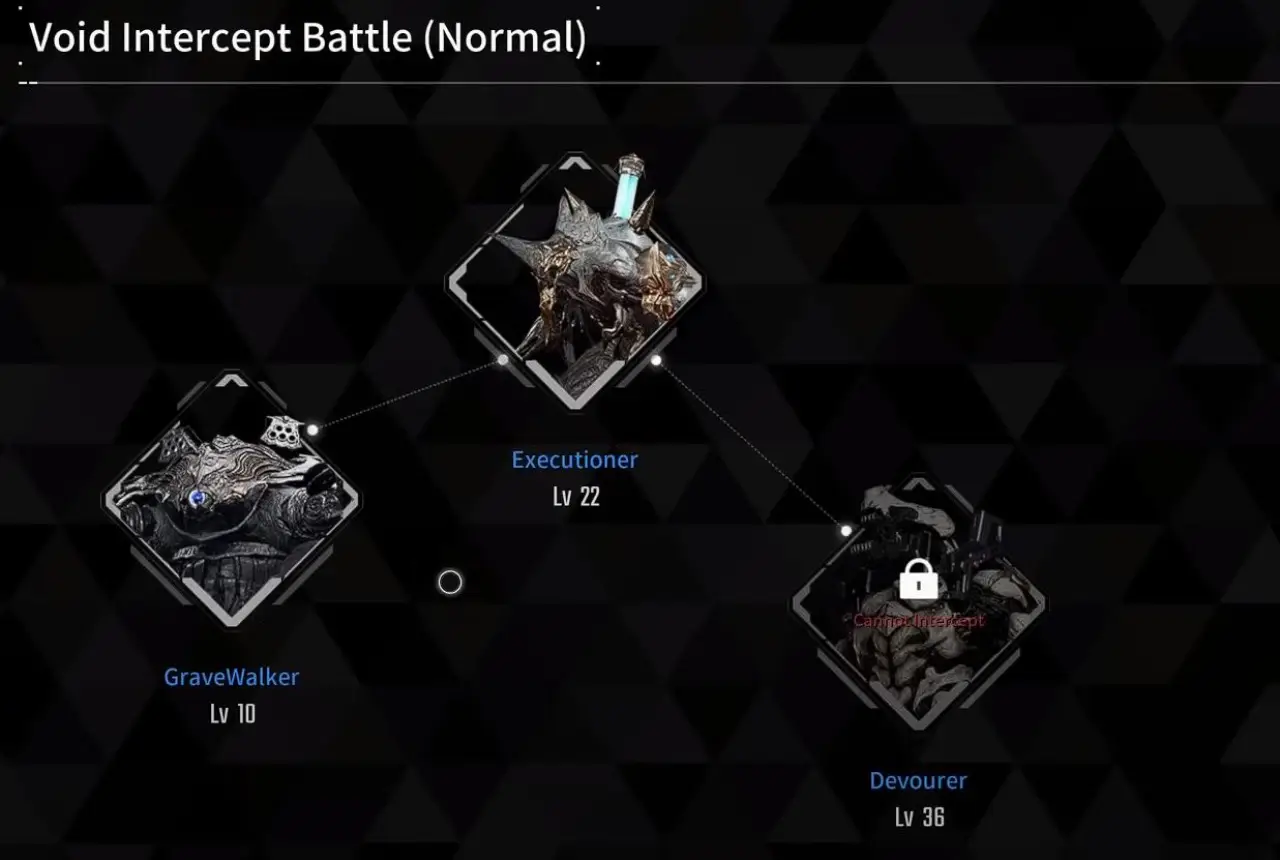
Task: Toggle the connection node right of Executioner
Action: (x=656, y=361)
